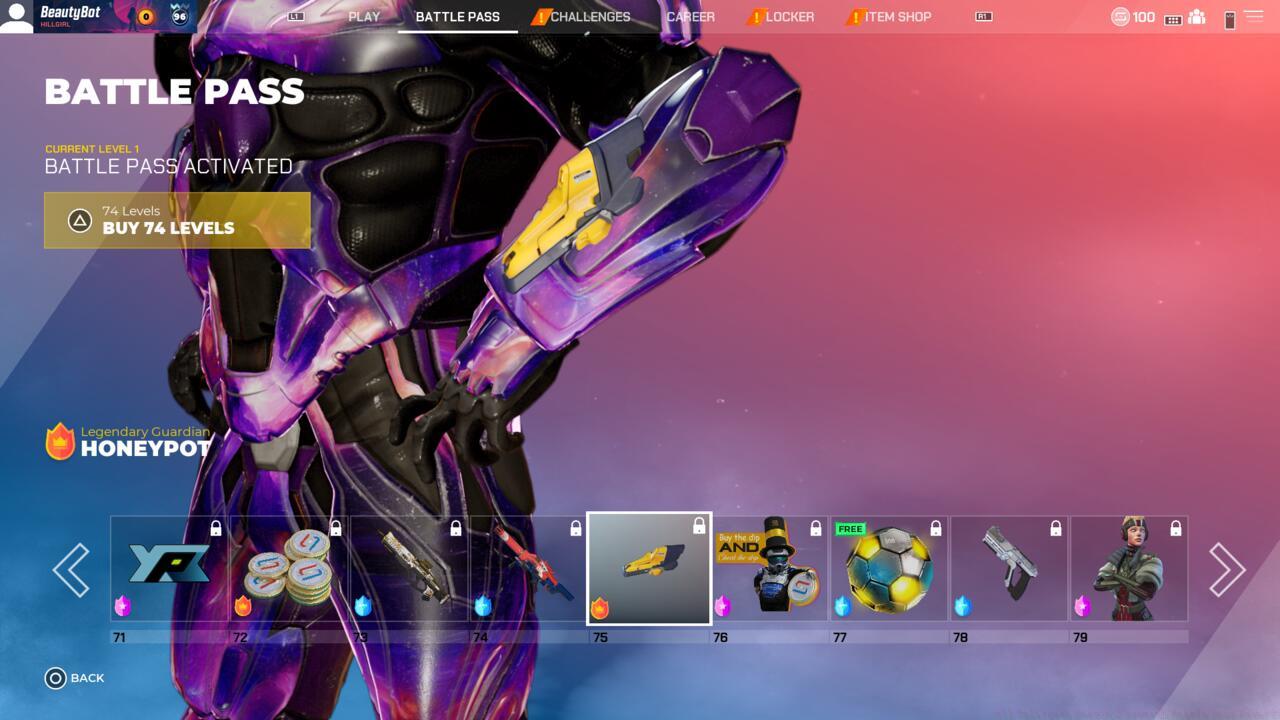Go to the Career tab
The image size is (1280, 720).
[691, 17]
